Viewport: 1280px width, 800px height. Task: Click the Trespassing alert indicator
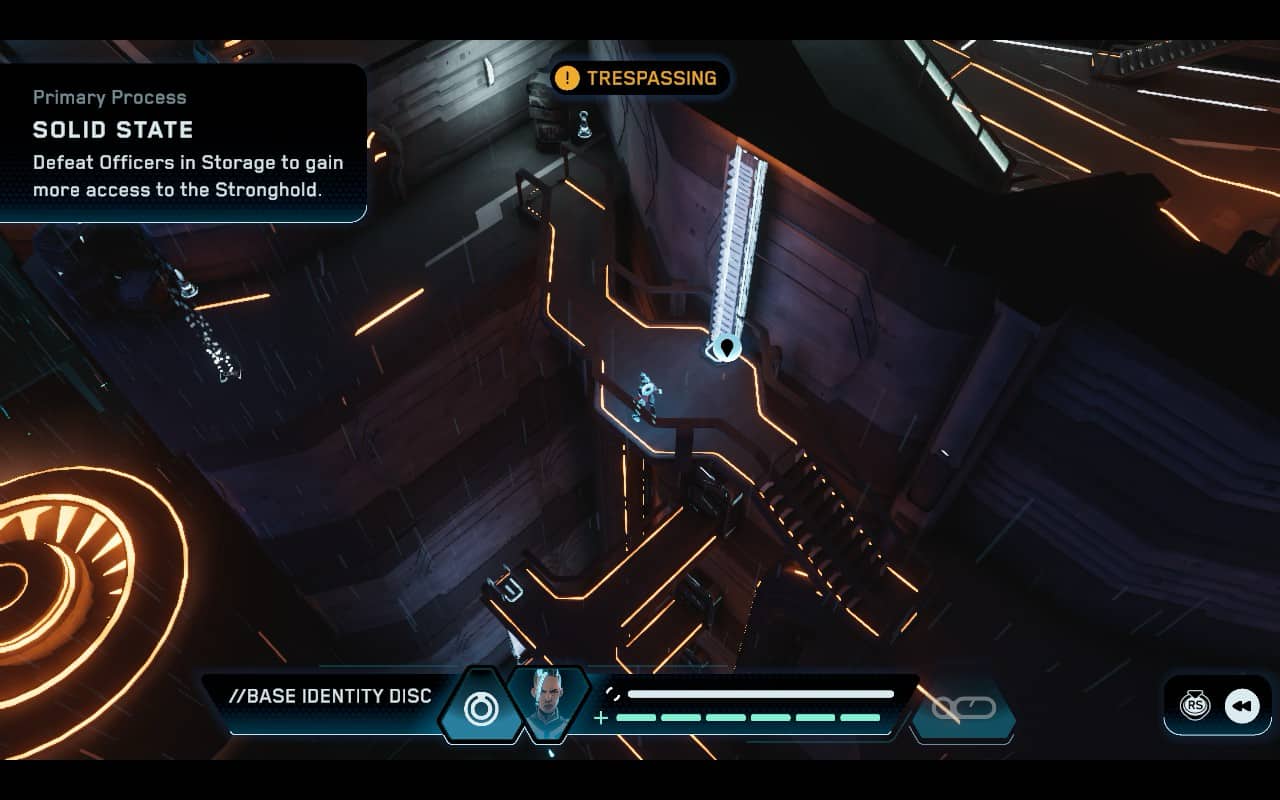click(641, 78)
